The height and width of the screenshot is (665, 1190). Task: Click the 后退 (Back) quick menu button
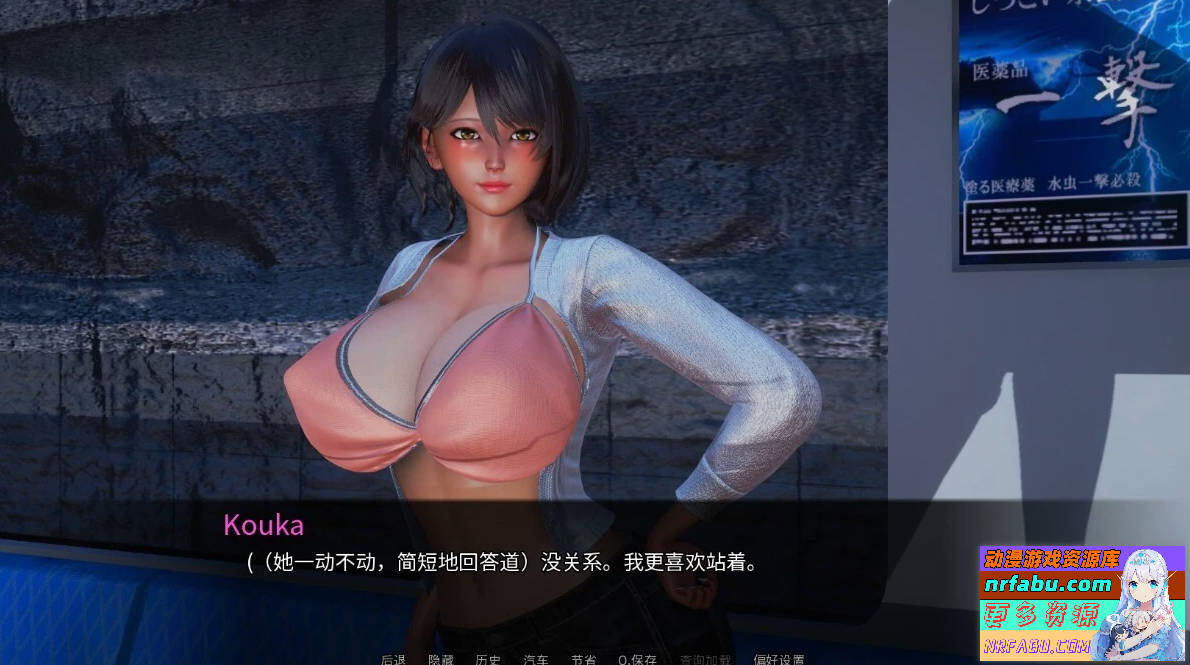click(x=393, y=659)
